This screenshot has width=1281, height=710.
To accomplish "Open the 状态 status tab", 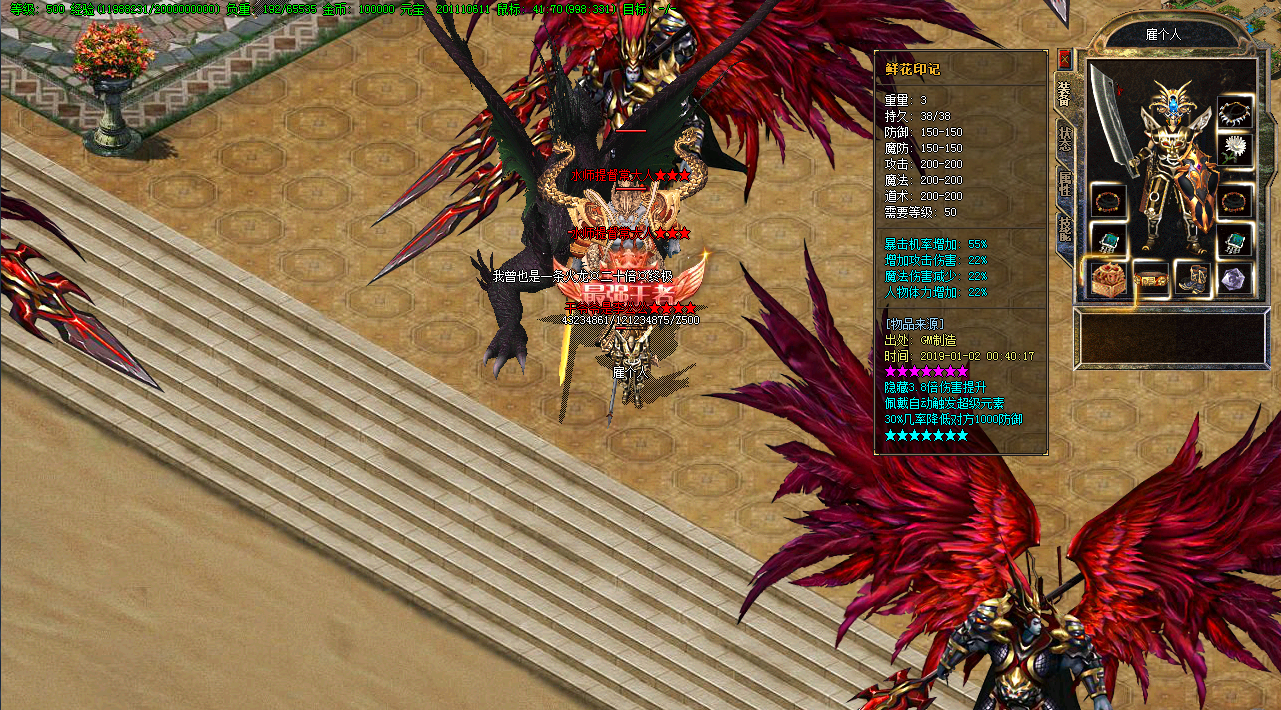I will click(1065, 139).
